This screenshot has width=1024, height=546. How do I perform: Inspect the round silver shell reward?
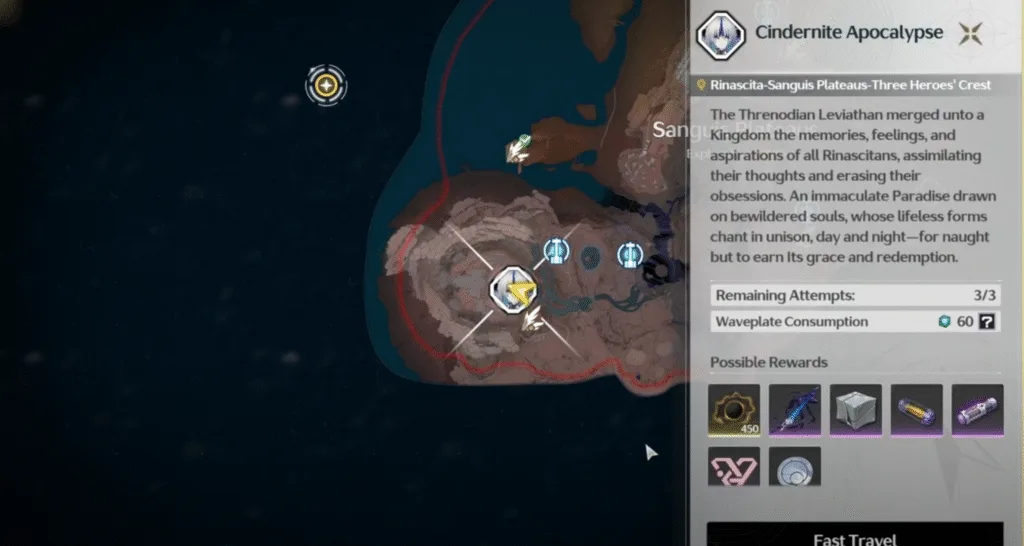point(795,466)
